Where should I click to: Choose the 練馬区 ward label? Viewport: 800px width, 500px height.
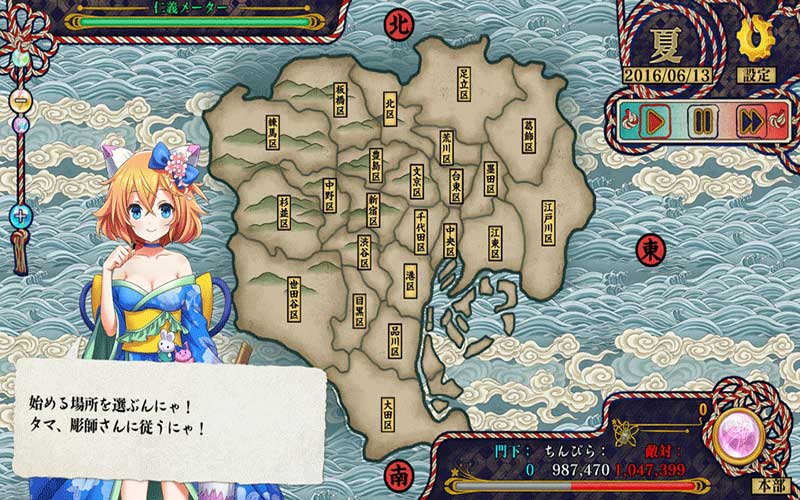272,132
